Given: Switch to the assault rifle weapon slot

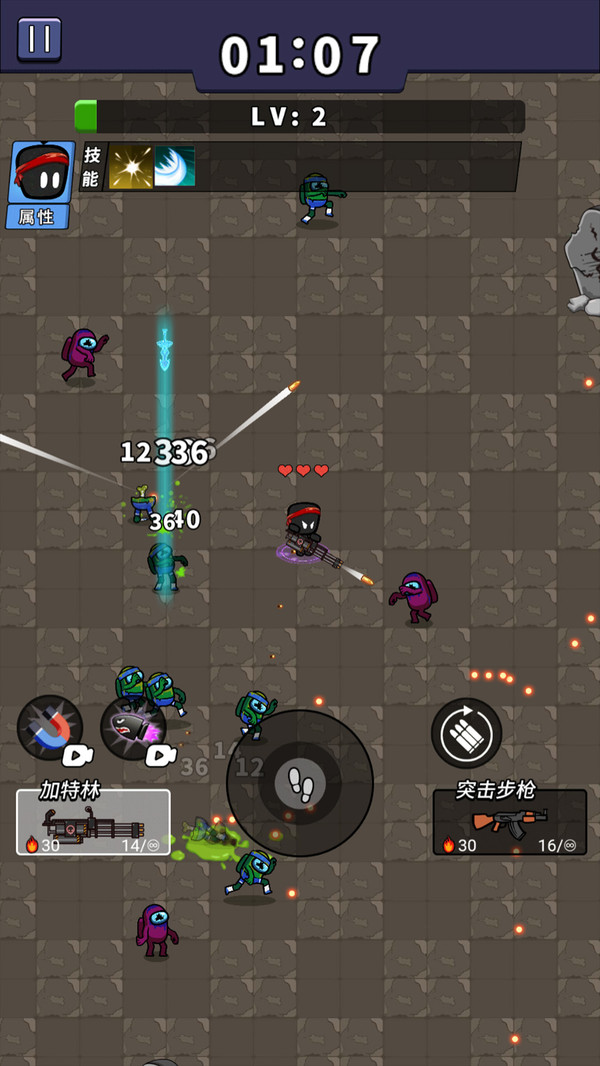Looking at the screenshot, I should point(509,822).
